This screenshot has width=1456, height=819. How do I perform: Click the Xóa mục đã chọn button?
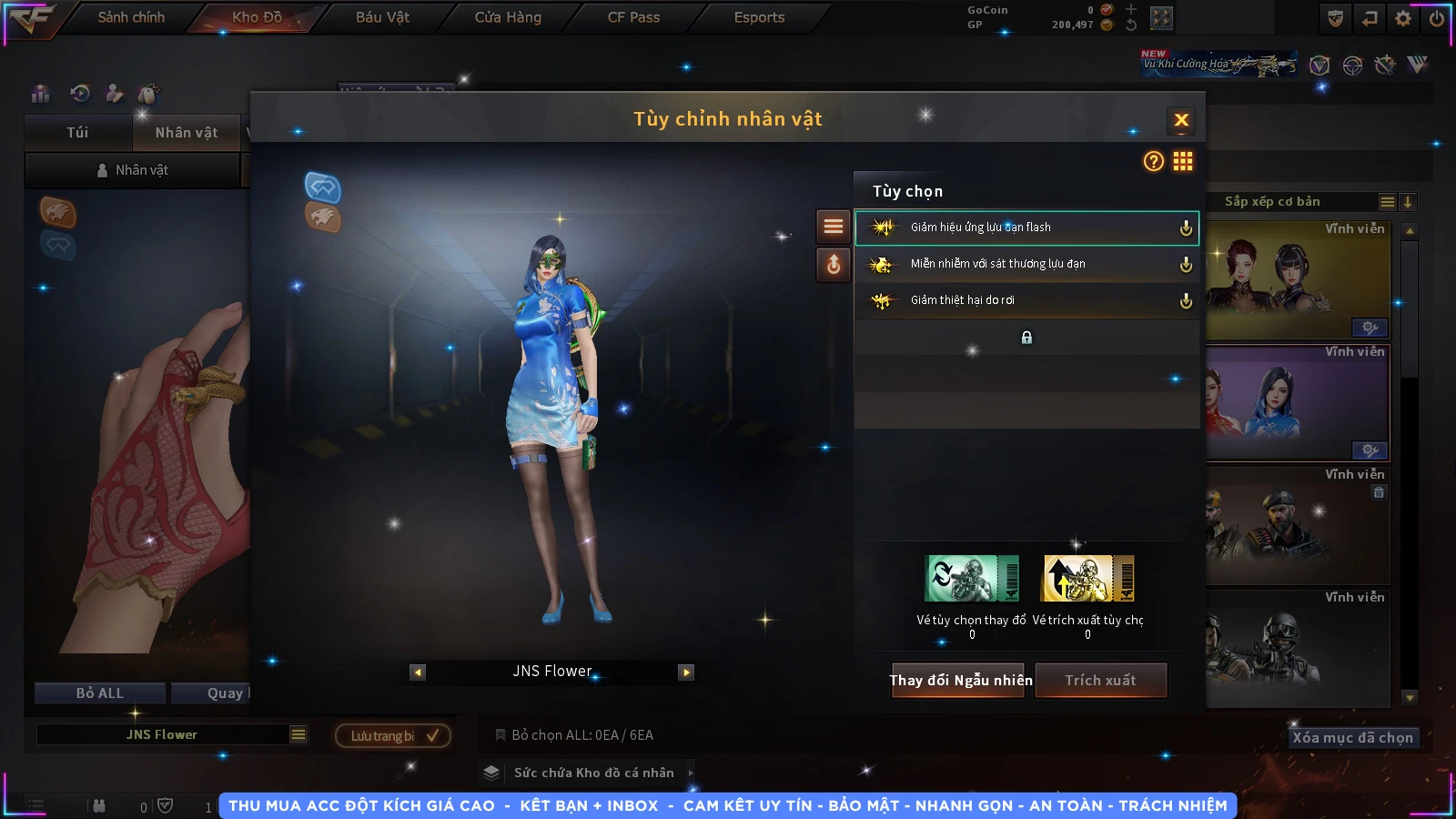1352,738
